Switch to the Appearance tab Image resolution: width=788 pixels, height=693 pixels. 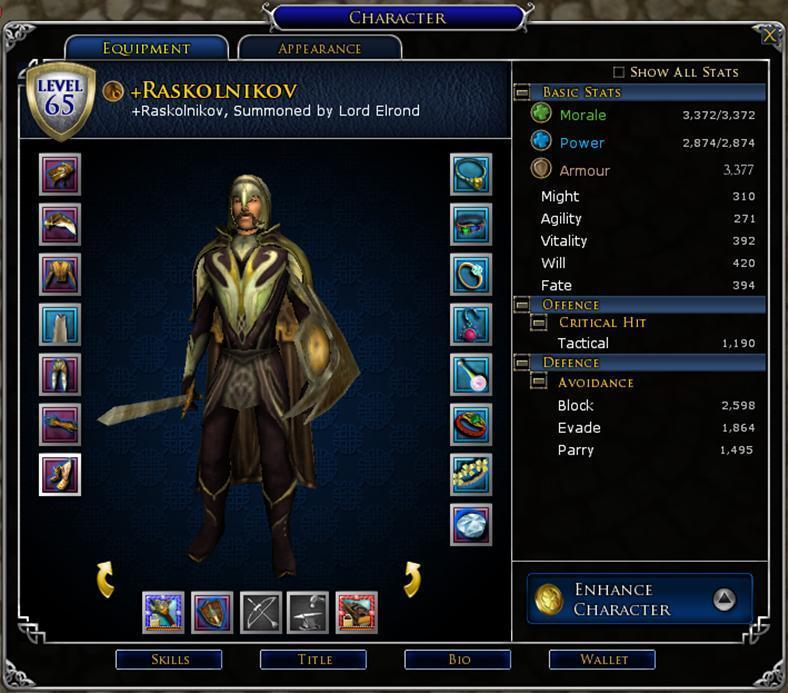point(320,48)
